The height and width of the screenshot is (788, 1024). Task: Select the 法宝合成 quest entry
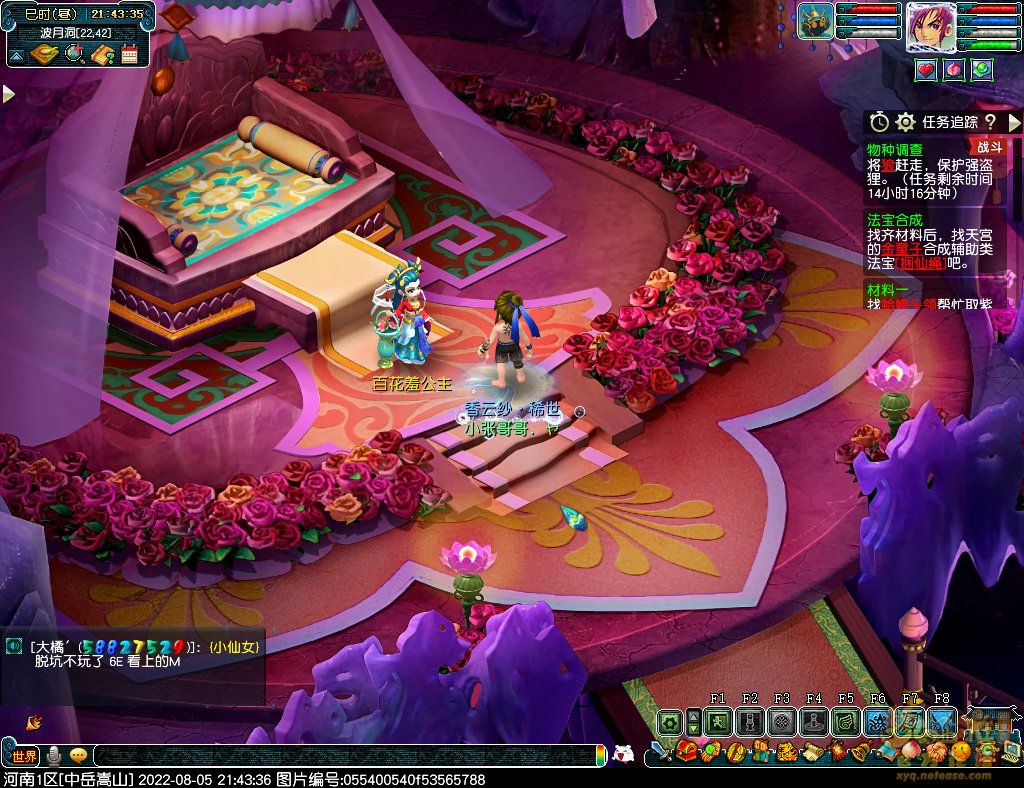coord(895,219)
